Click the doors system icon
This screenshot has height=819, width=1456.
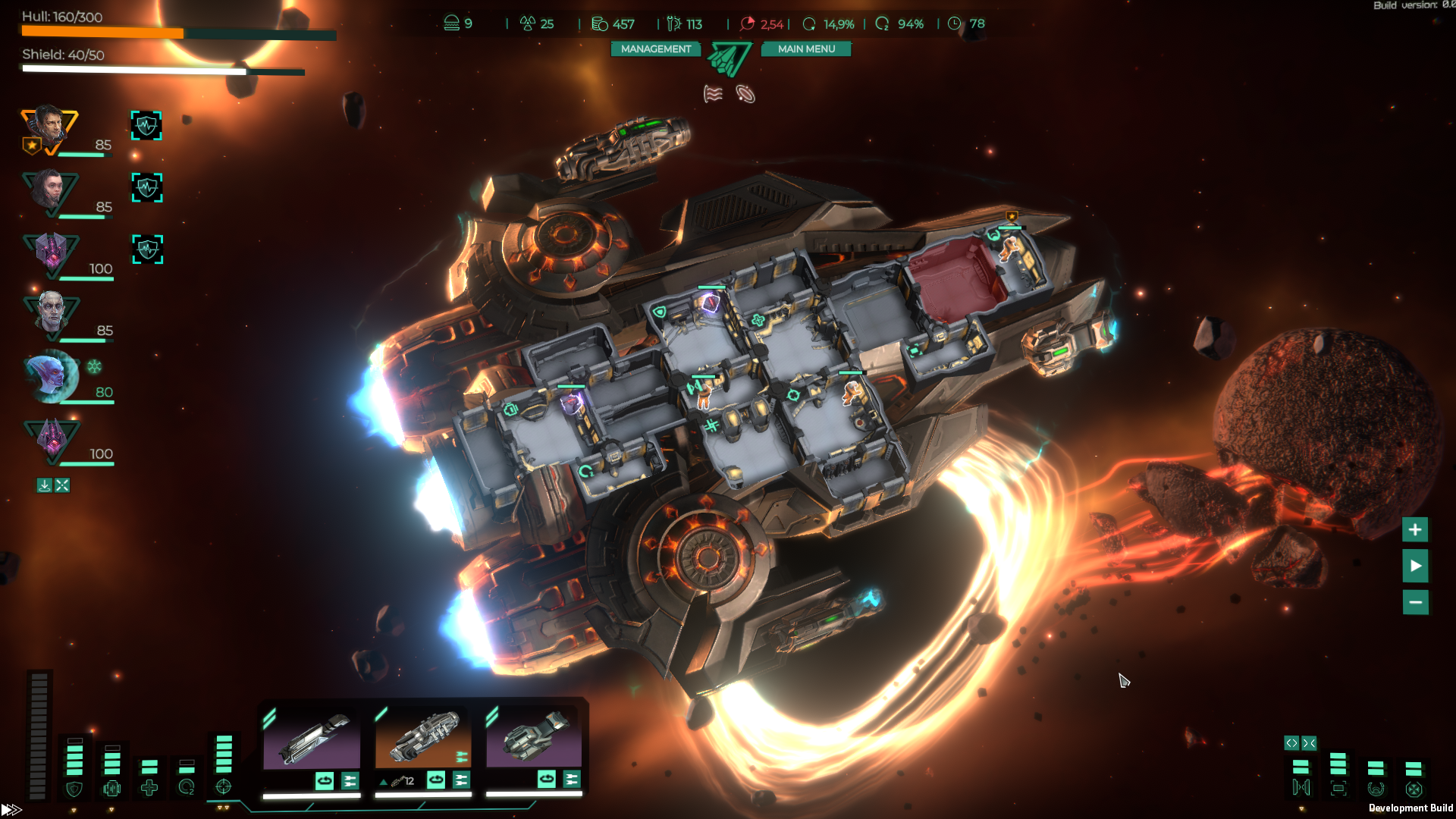[x=1301, y=788]
